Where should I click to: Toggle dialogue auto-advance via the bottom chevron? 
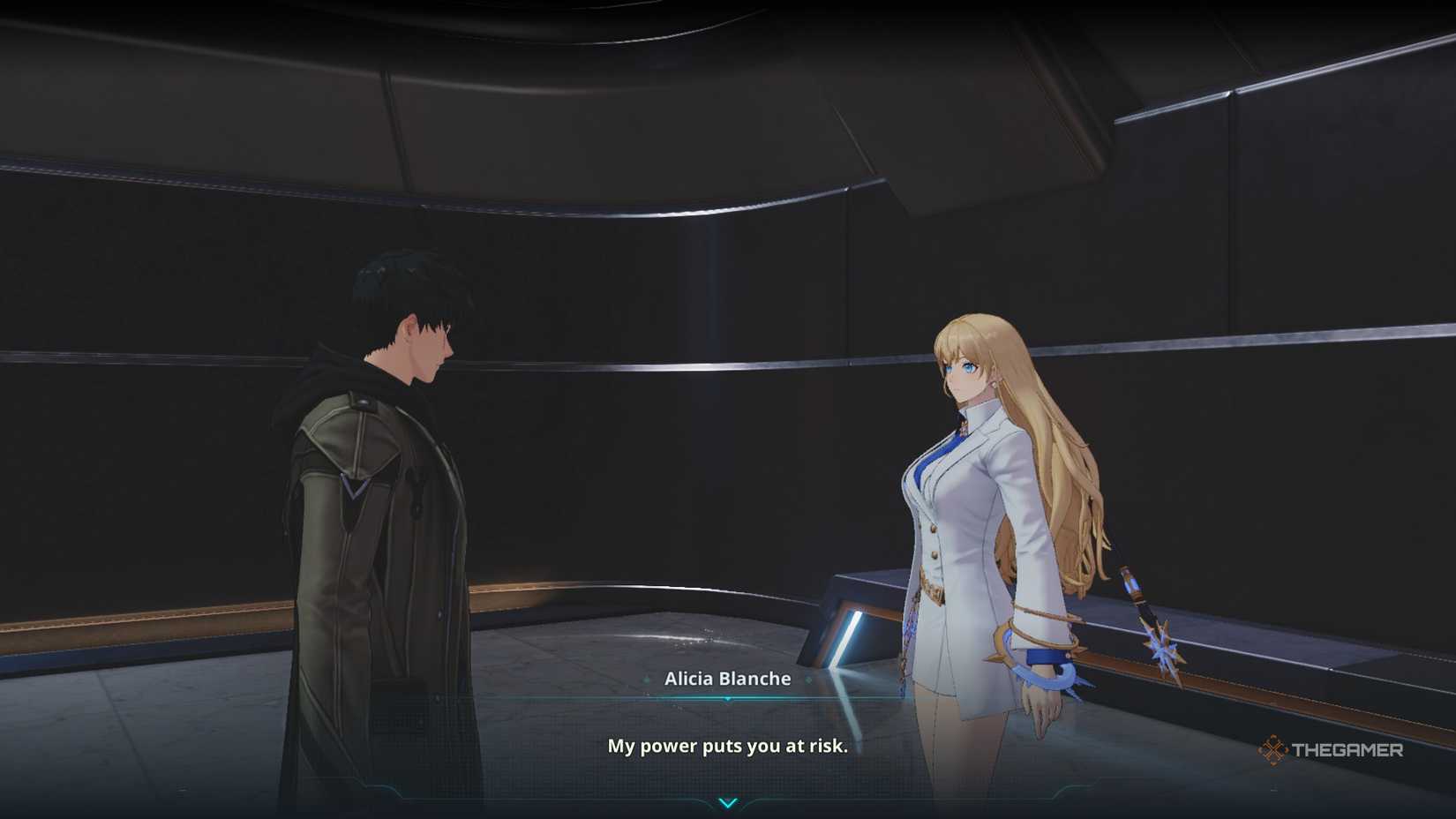pyautogui.click(x=728, y=803)
